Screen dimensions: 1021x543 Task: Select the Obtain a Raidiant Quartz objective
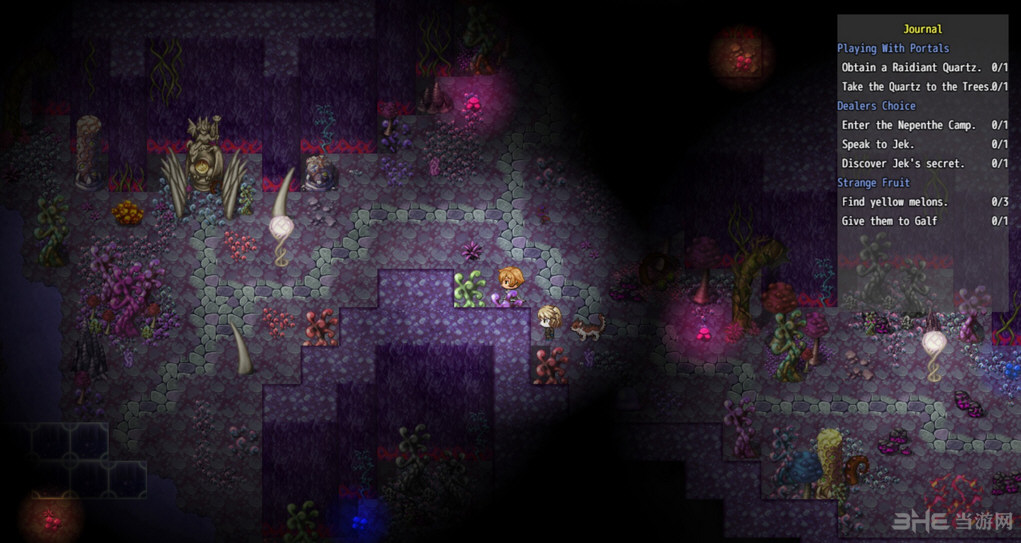click(x=911, y=68)
